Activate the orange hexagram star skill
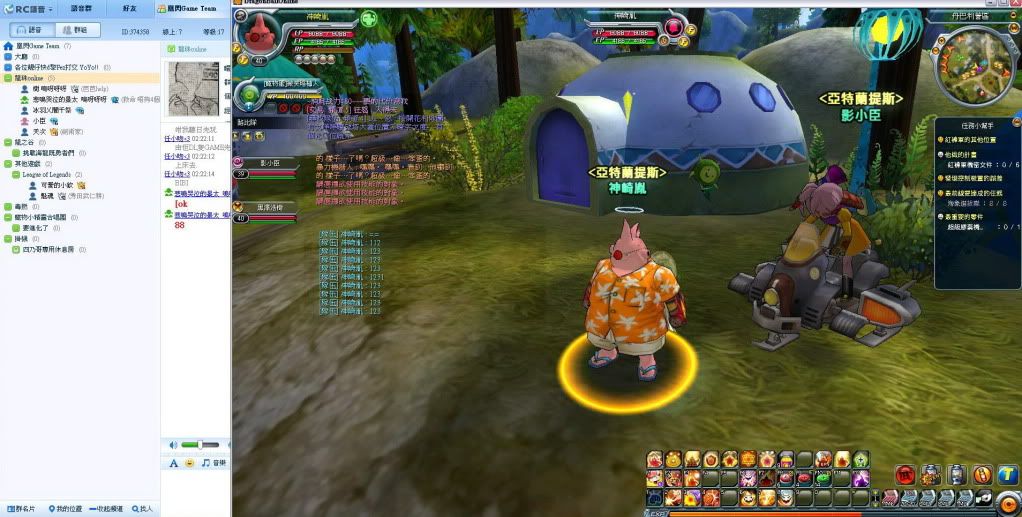This screenshot has width=1022, height=517. point(747,459)
